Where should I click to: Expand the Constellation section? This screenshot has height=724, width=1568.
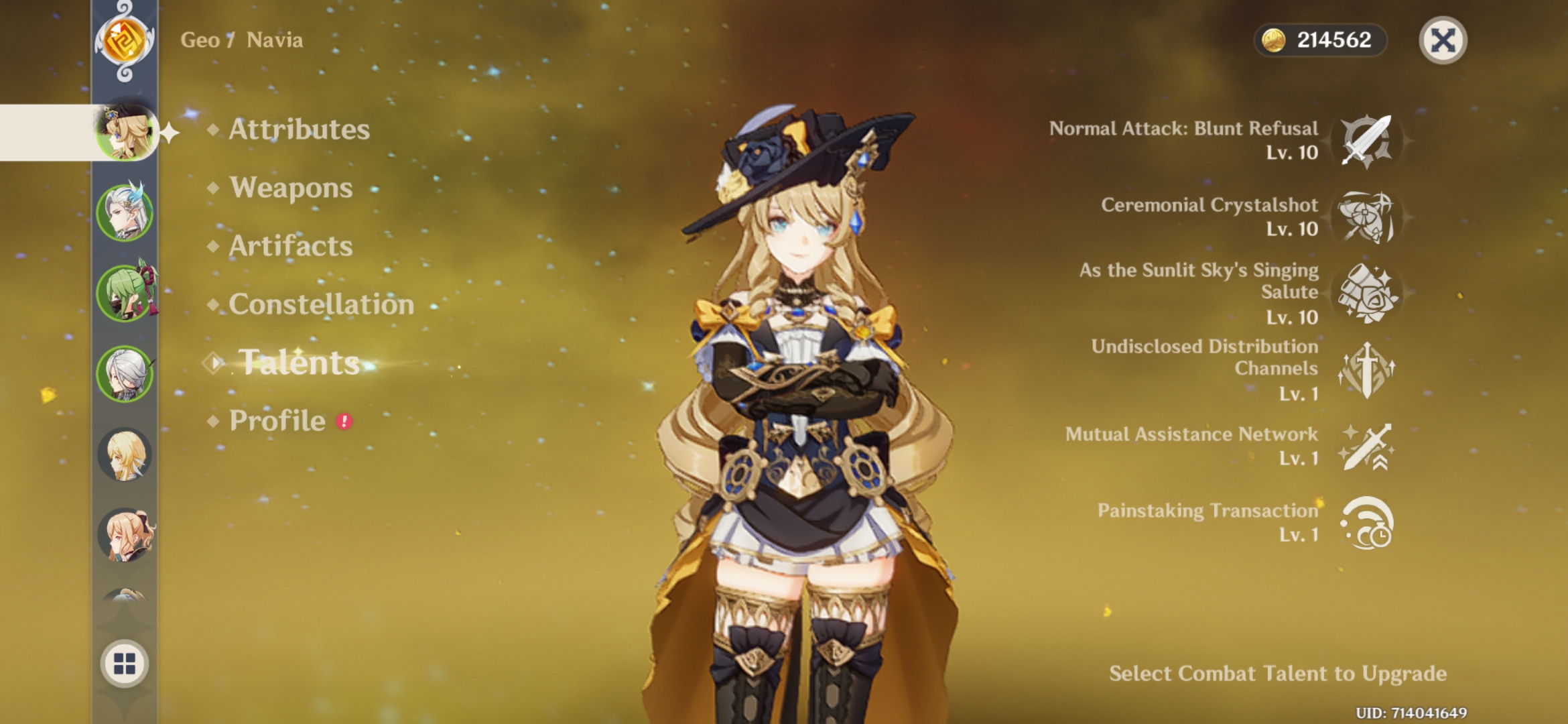tap(320, 305)
